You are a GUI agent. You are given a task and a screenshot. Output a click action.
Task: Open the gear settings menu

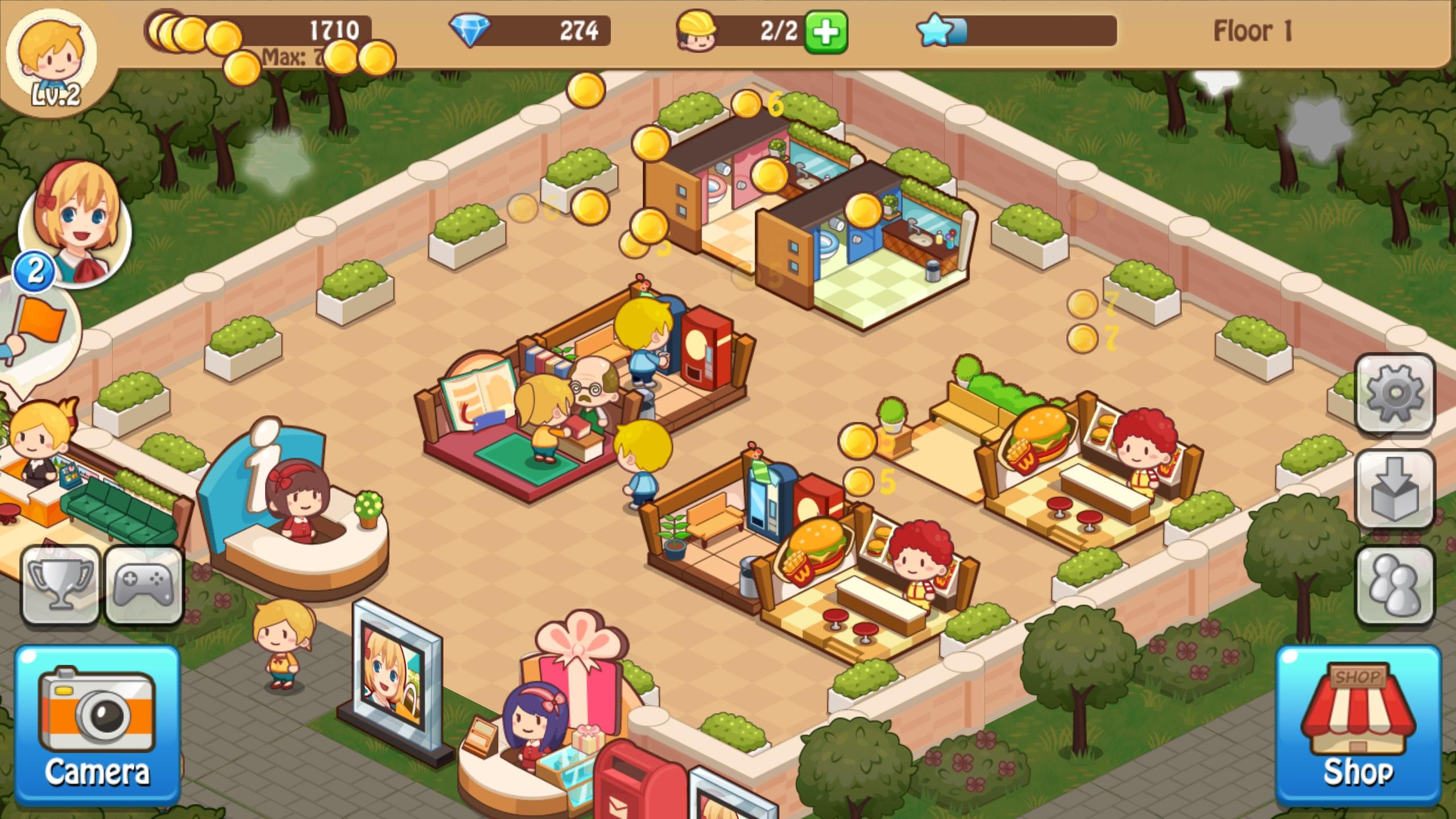coord(1395,394)
